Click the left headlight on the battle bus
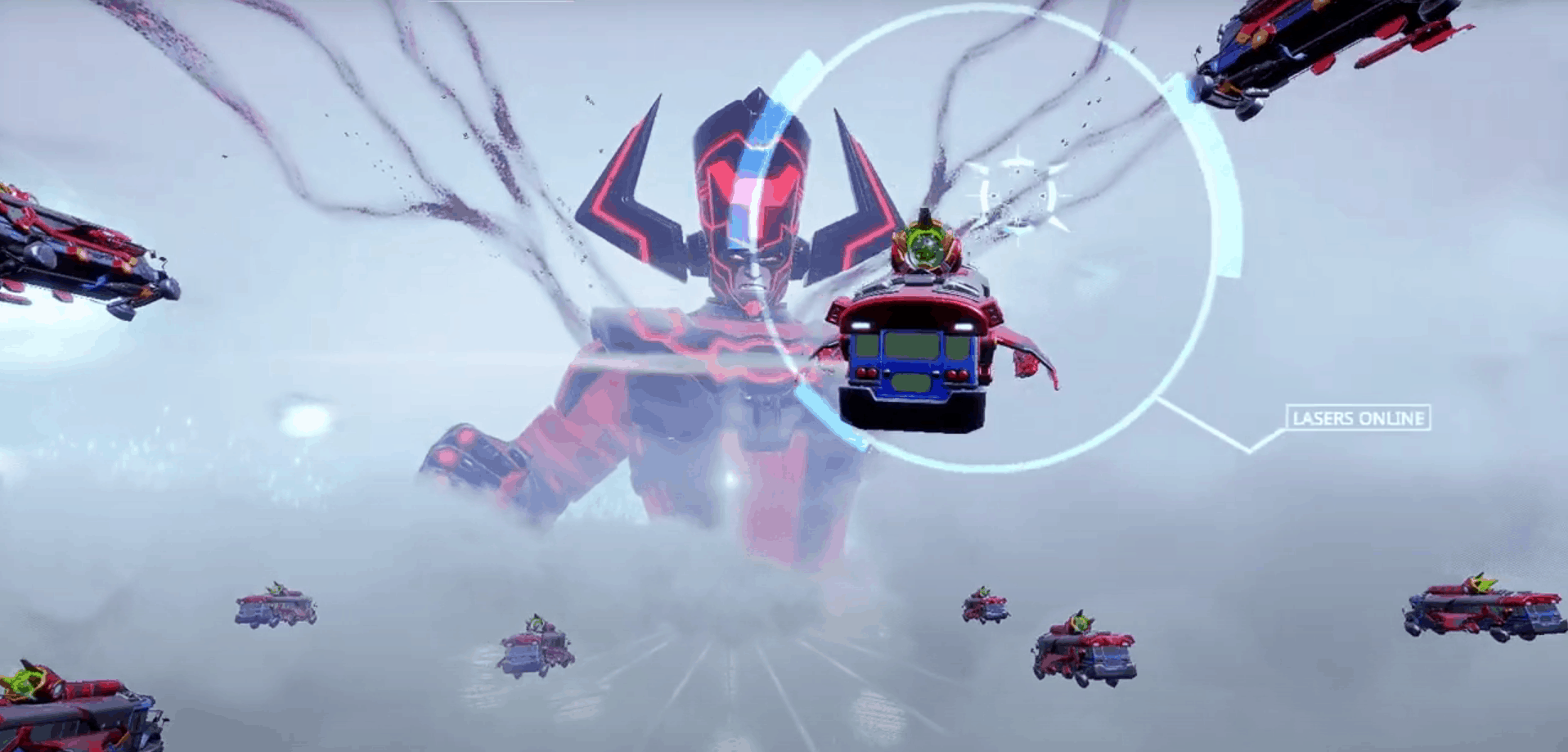This screenshot has height=752, width=1568. pyautogui.click(x=861, y=326)
